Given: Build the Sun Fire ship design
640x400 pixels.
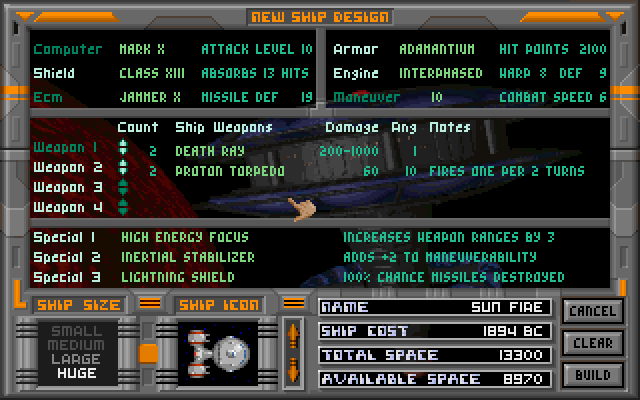Looking at the screenshot, I should [x=591, y=375].
